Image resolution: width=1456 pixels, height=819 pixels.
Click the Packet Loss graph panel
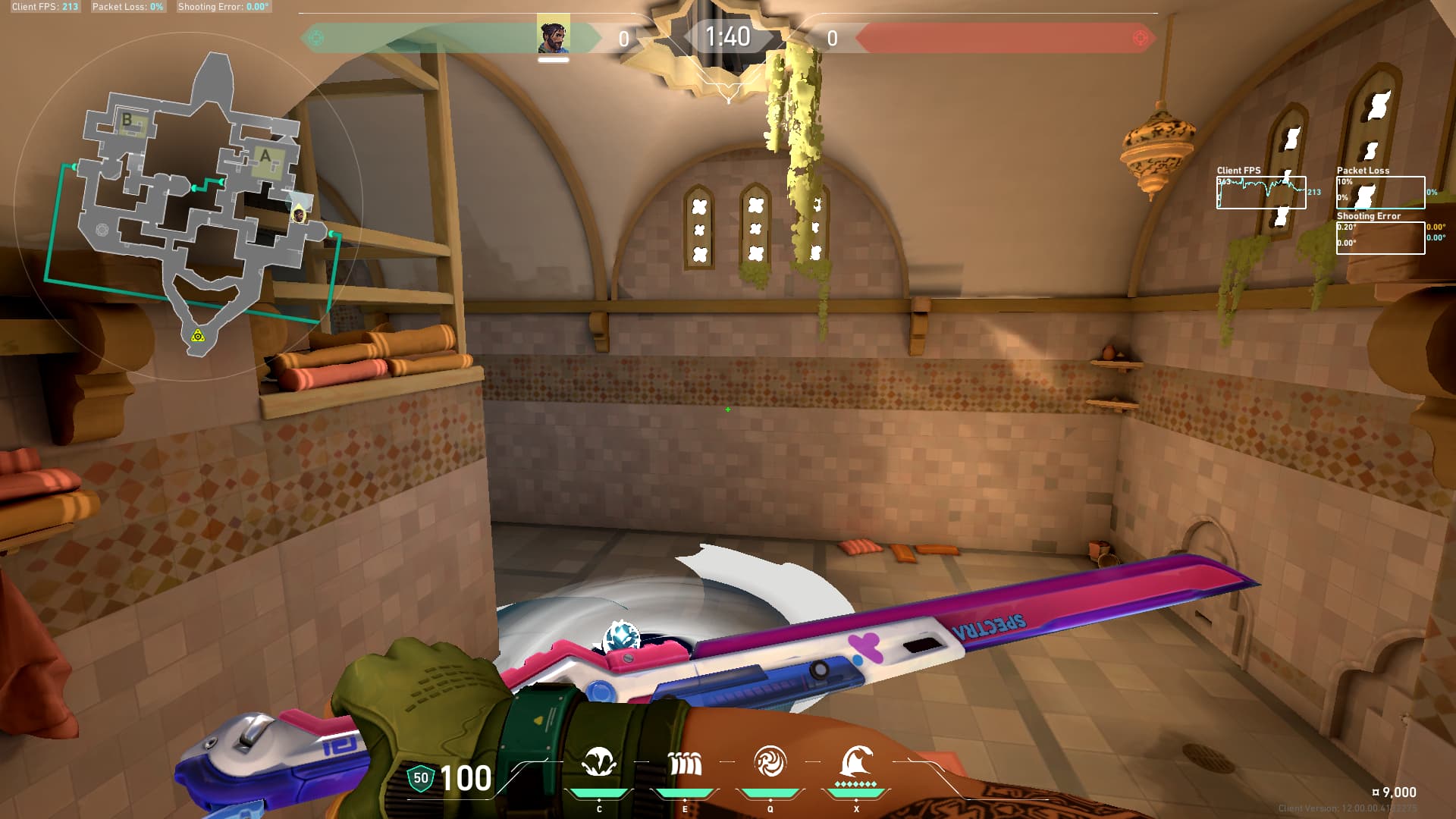(1380, 193)
